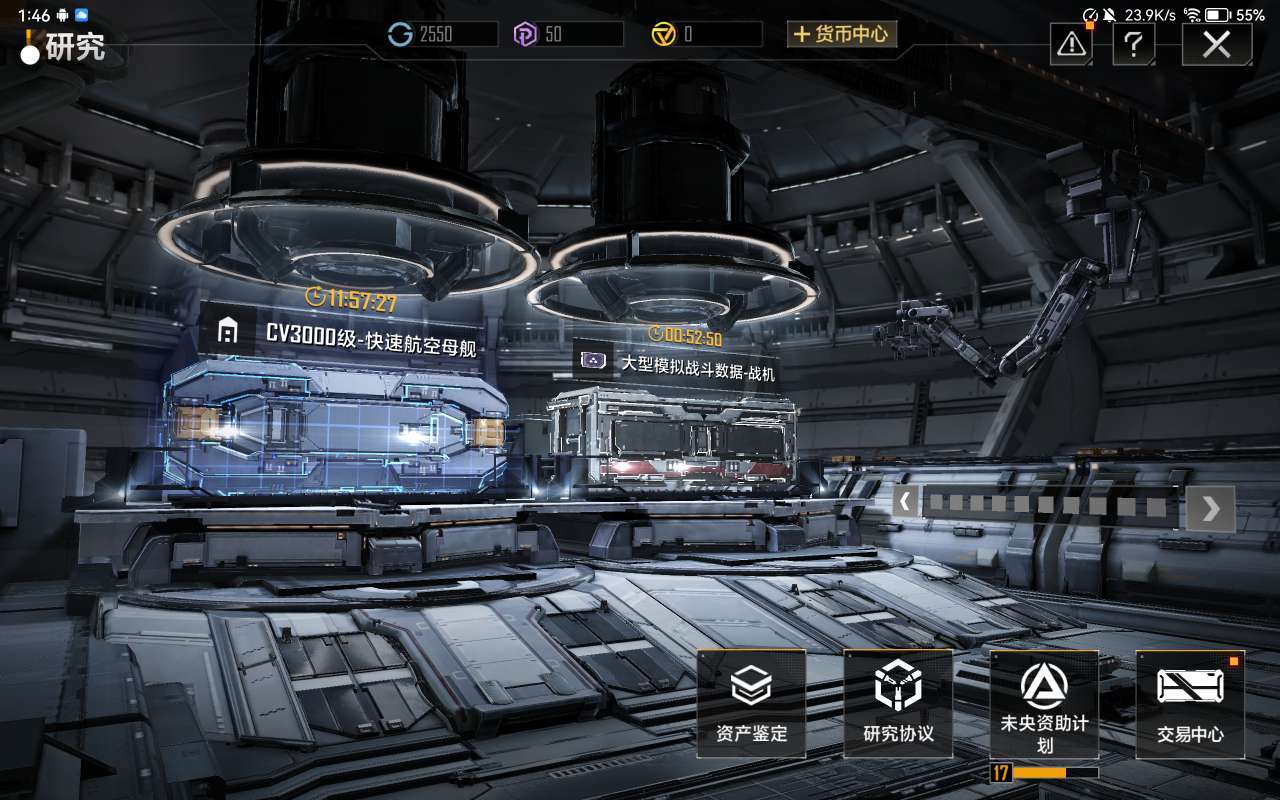The width and height of the screenshot is (1280, 800).
Task: Open 交易中心 trade center
Action: [x=1190, y=703]
